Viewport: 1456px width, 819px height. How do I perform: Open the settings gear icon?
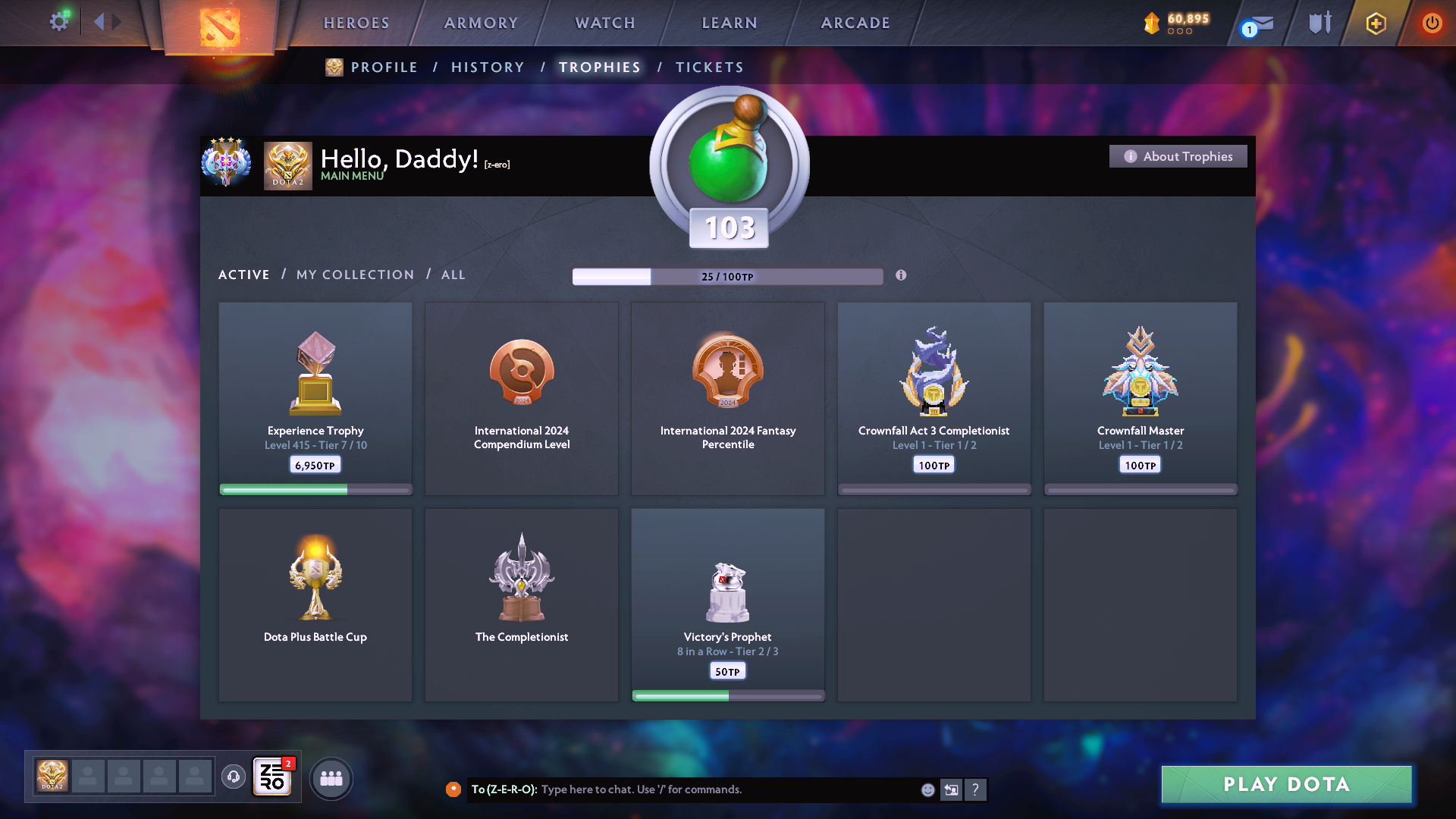tap(59, 22)
